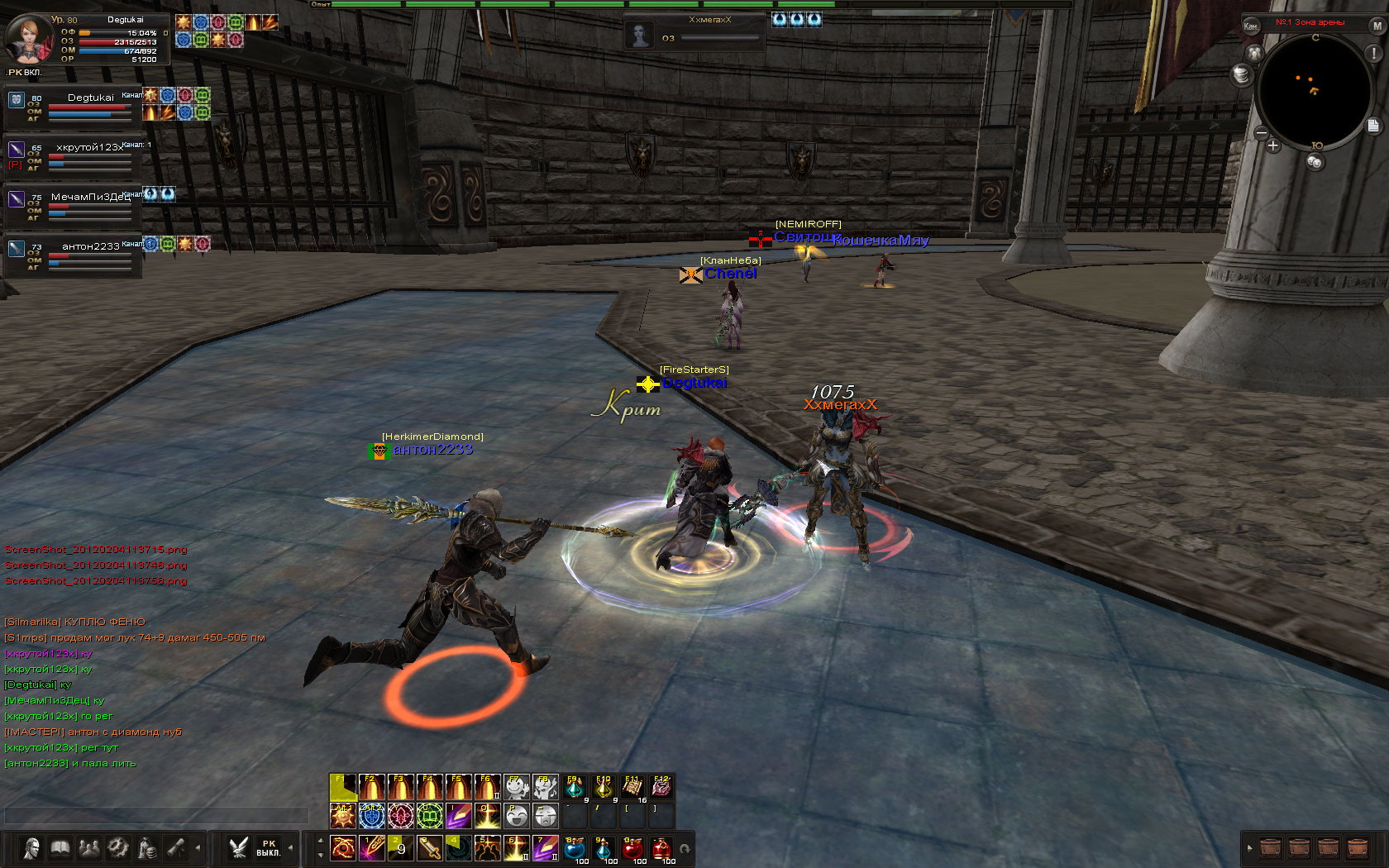1389x868 pixels.
Task: Use the red apple item with count 100
Action: 632,848
